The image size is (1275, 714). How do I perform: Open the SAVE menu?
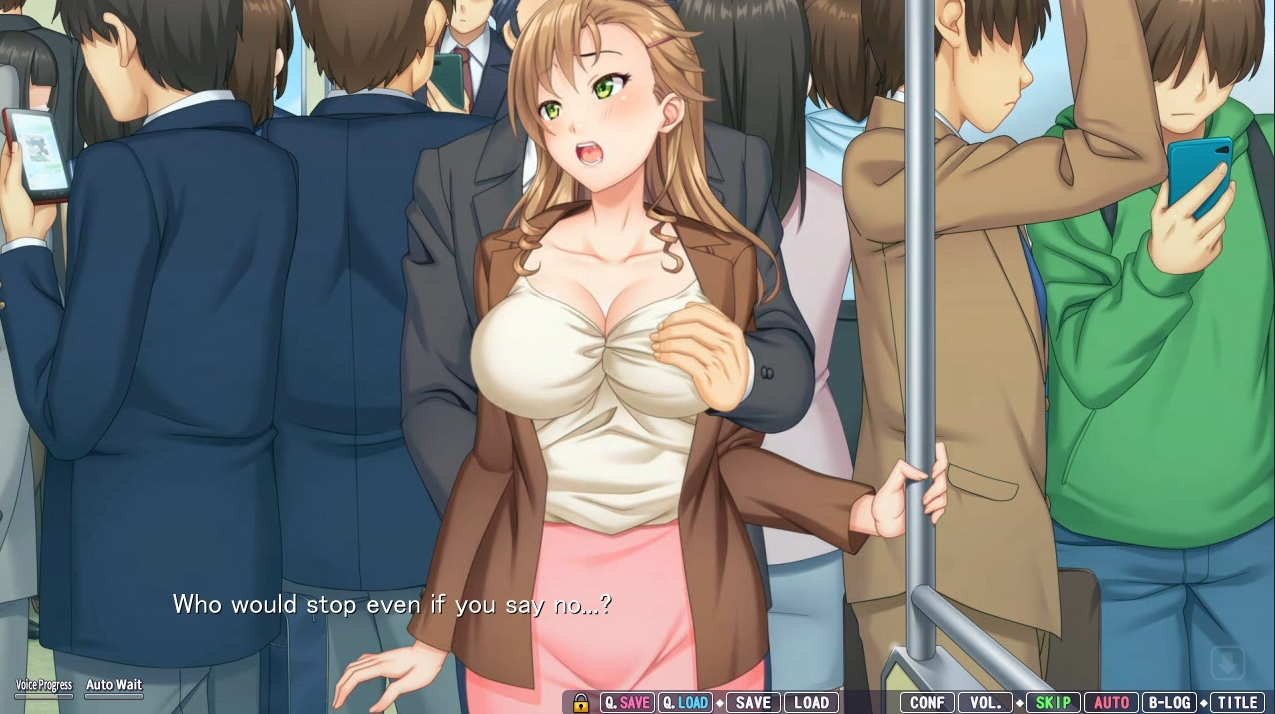(x=753, y=703)
